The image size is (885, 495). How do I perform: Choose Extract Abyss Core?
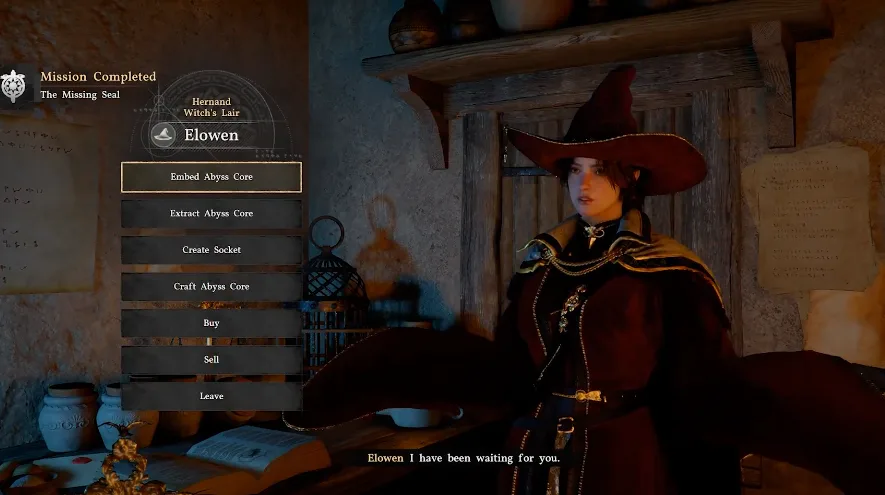tap(211, 214)
